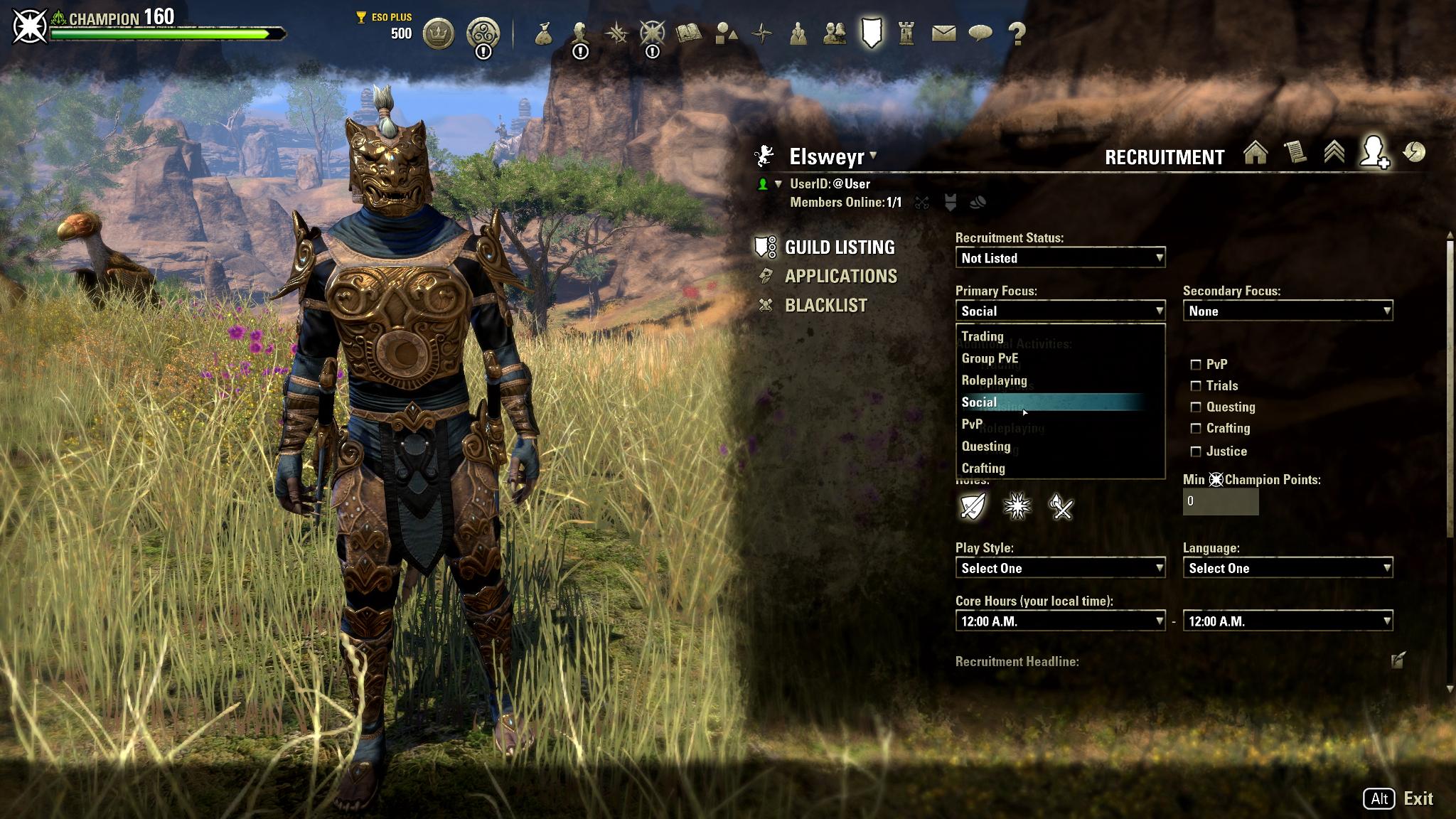Viewport: 1456px width, 819px height.
Task: Select Crafting in the open dropdown list
Action: coord(983,468)
